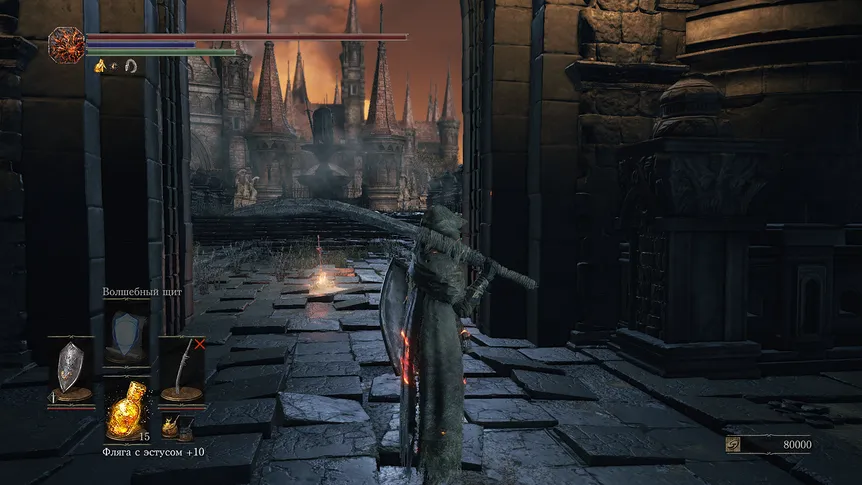
Task: Select the right-hand weapon slot
Action: (x=182, y=367)
